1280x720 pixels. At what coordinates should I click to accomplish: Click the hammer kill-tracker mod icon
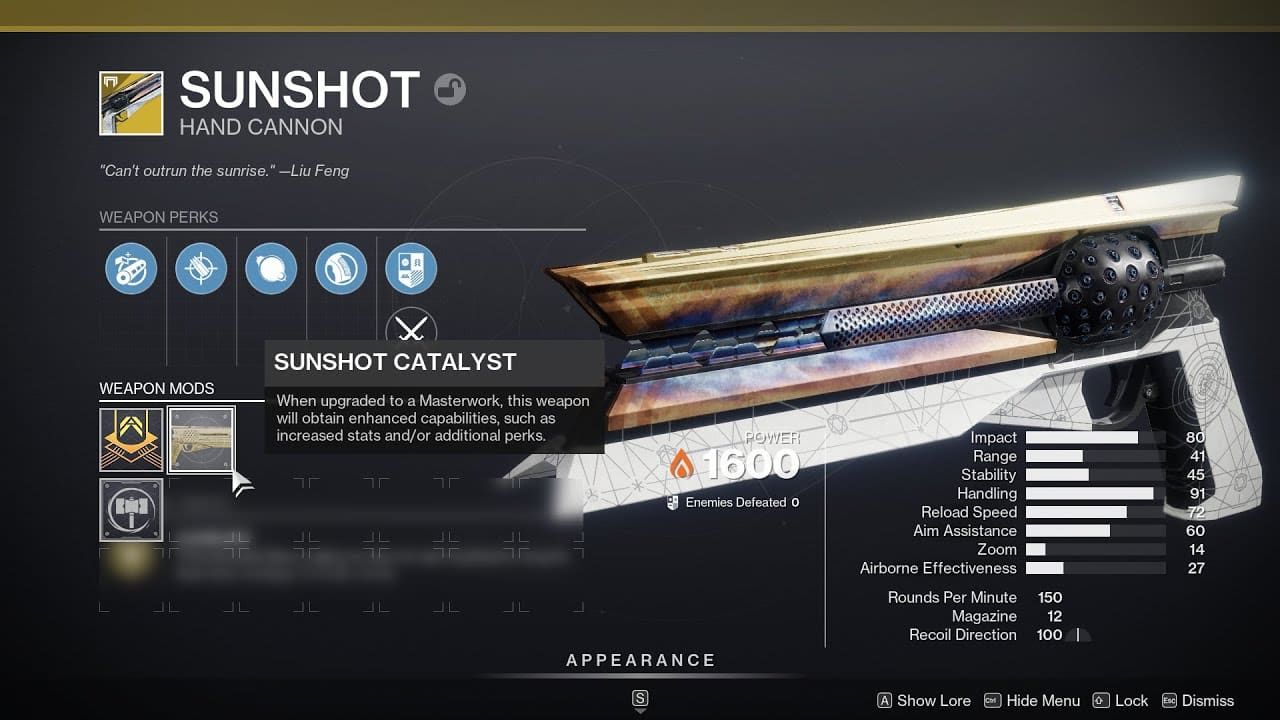click(130, 510)
